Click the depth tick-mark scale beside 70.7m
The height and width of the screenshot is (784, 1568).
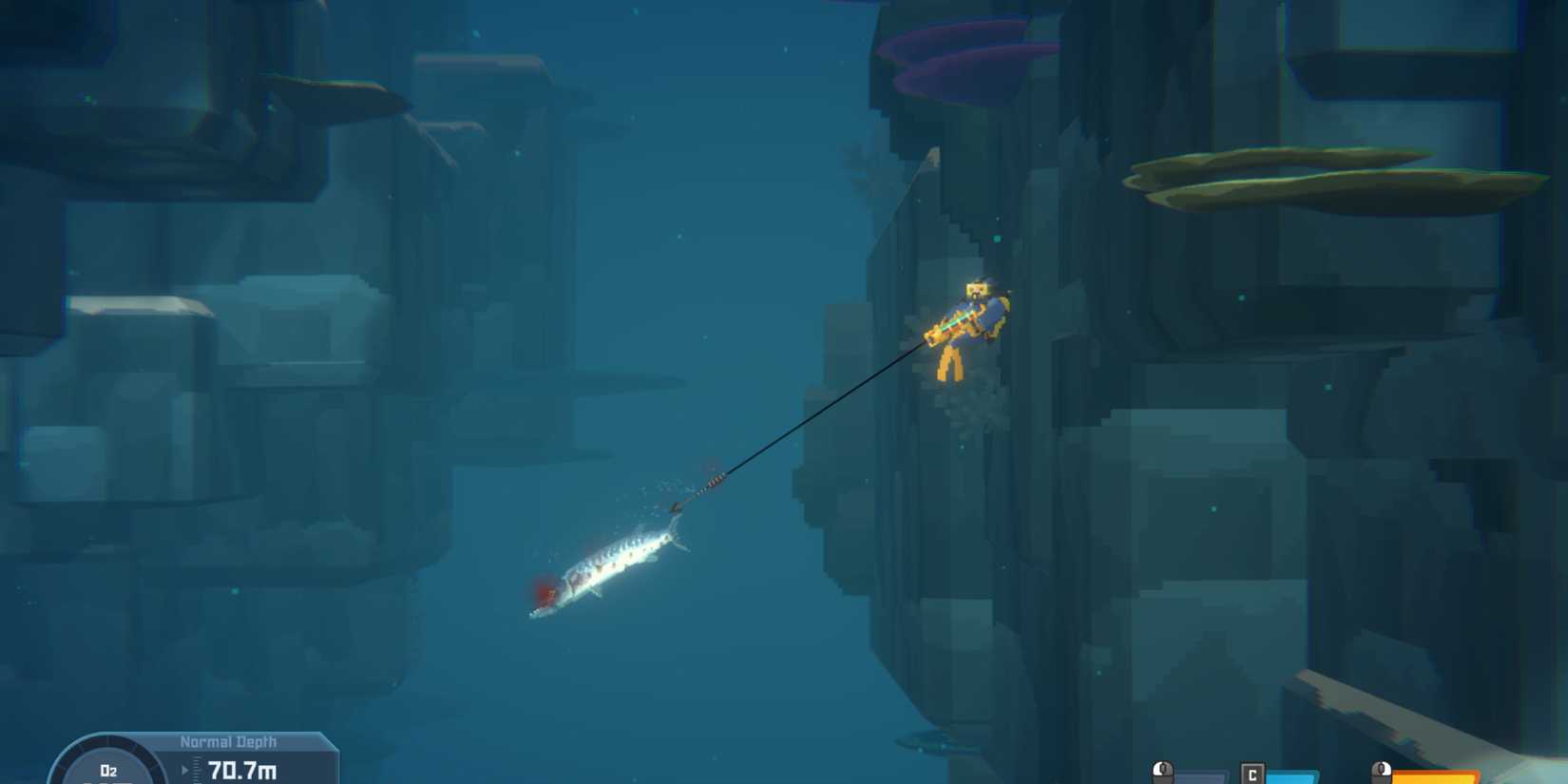coord(196,768)
